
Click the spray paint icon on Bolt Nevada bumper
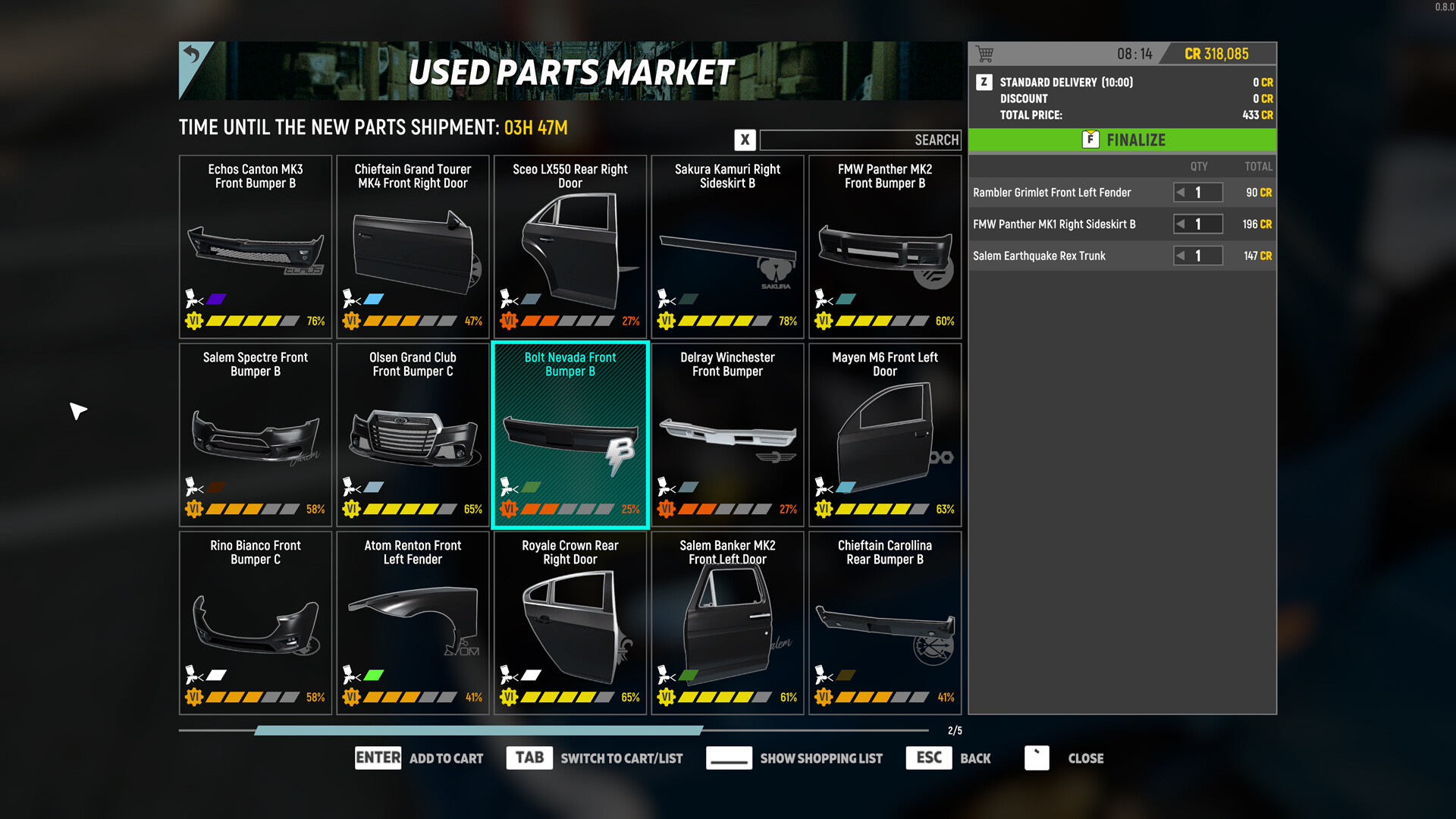pyautogui.click(x=507, y=487)
